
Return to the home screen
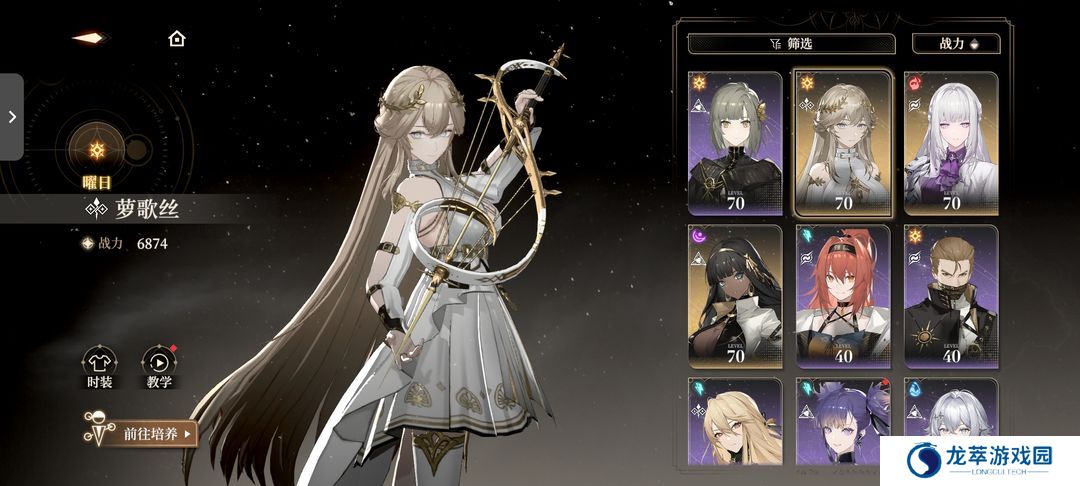pyautogui.click(x=177, y=39)
